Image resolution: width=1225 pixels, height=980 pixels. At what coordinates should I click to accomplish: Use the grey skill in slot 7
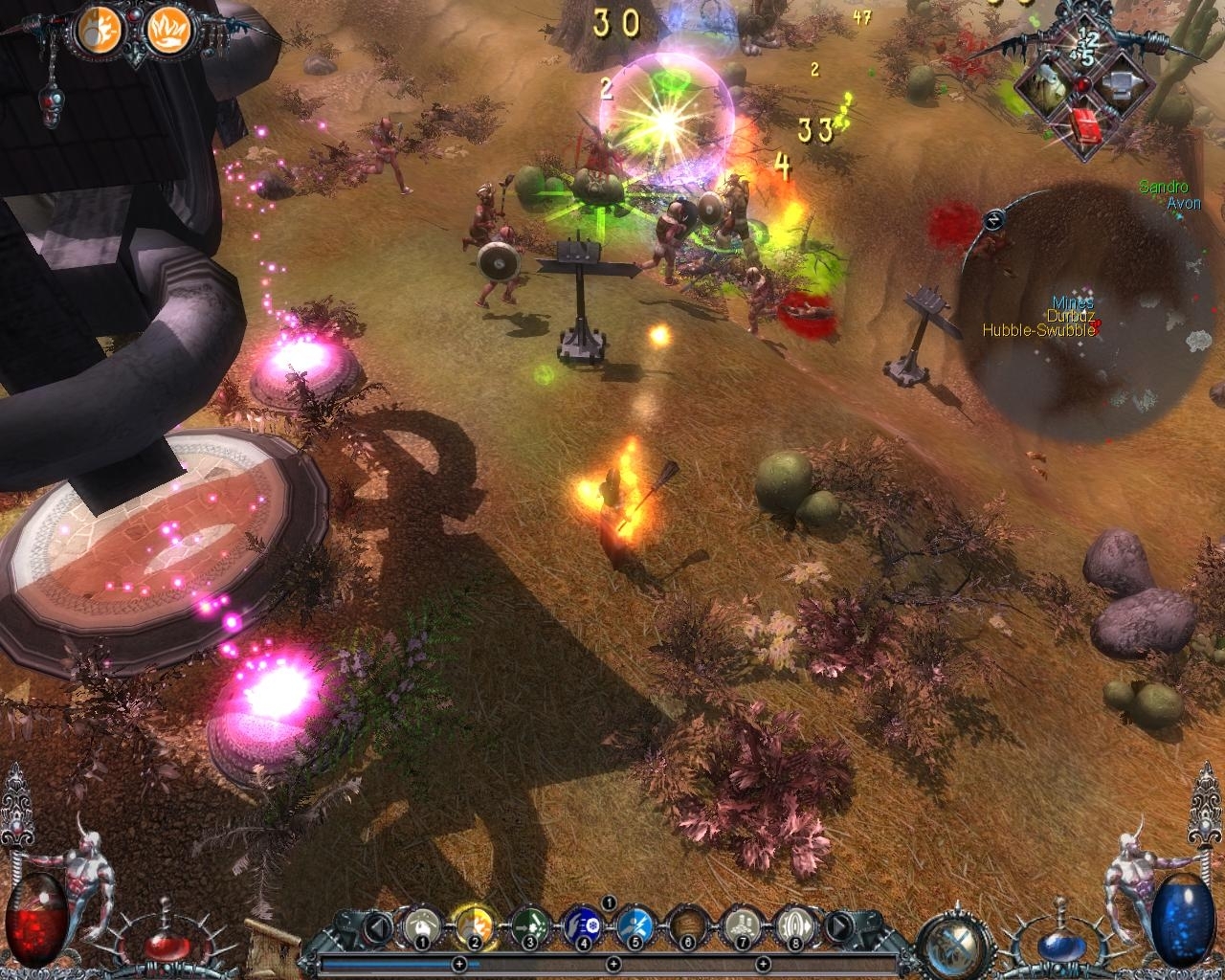742,925
